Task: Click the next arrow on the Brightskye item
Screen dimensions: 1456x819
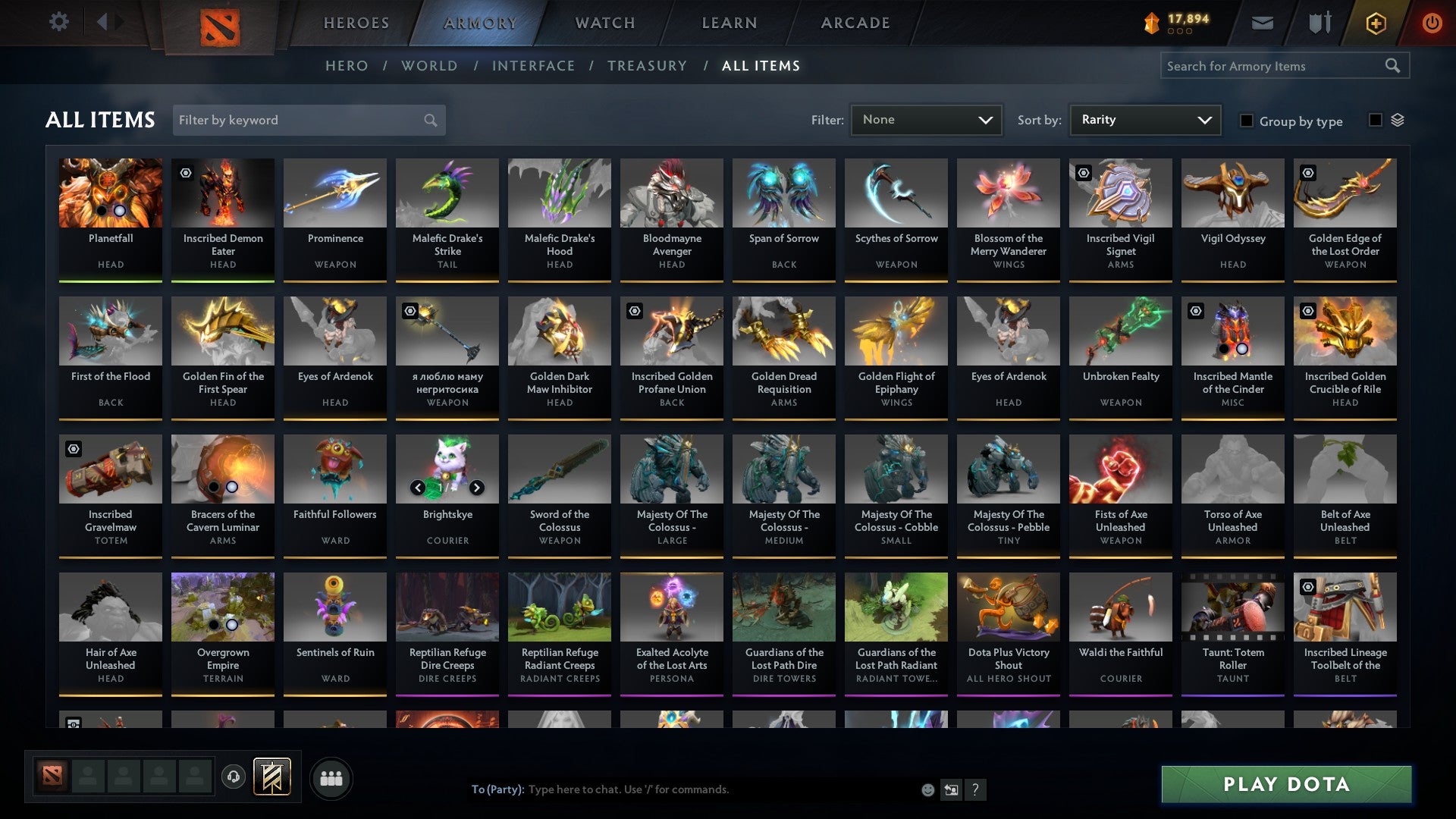Action: (478, 488)
